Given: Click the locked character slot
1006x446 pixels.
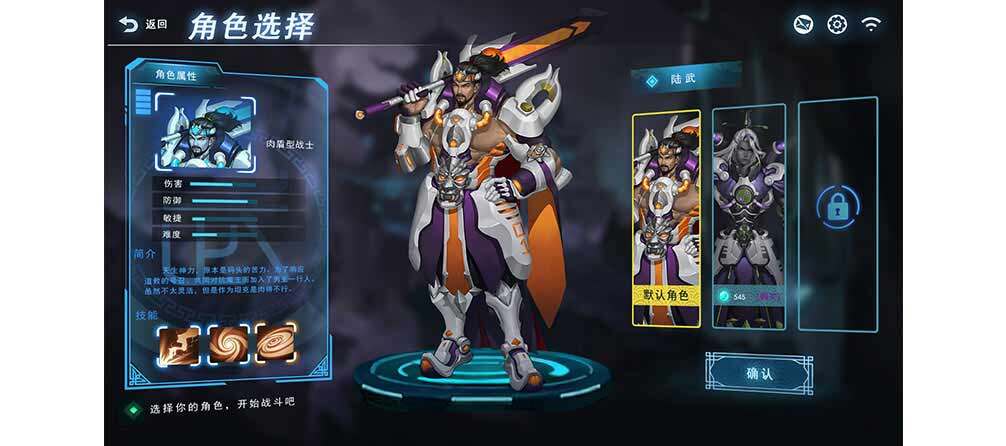Looking at the screenshot, I should click(836, 208).
